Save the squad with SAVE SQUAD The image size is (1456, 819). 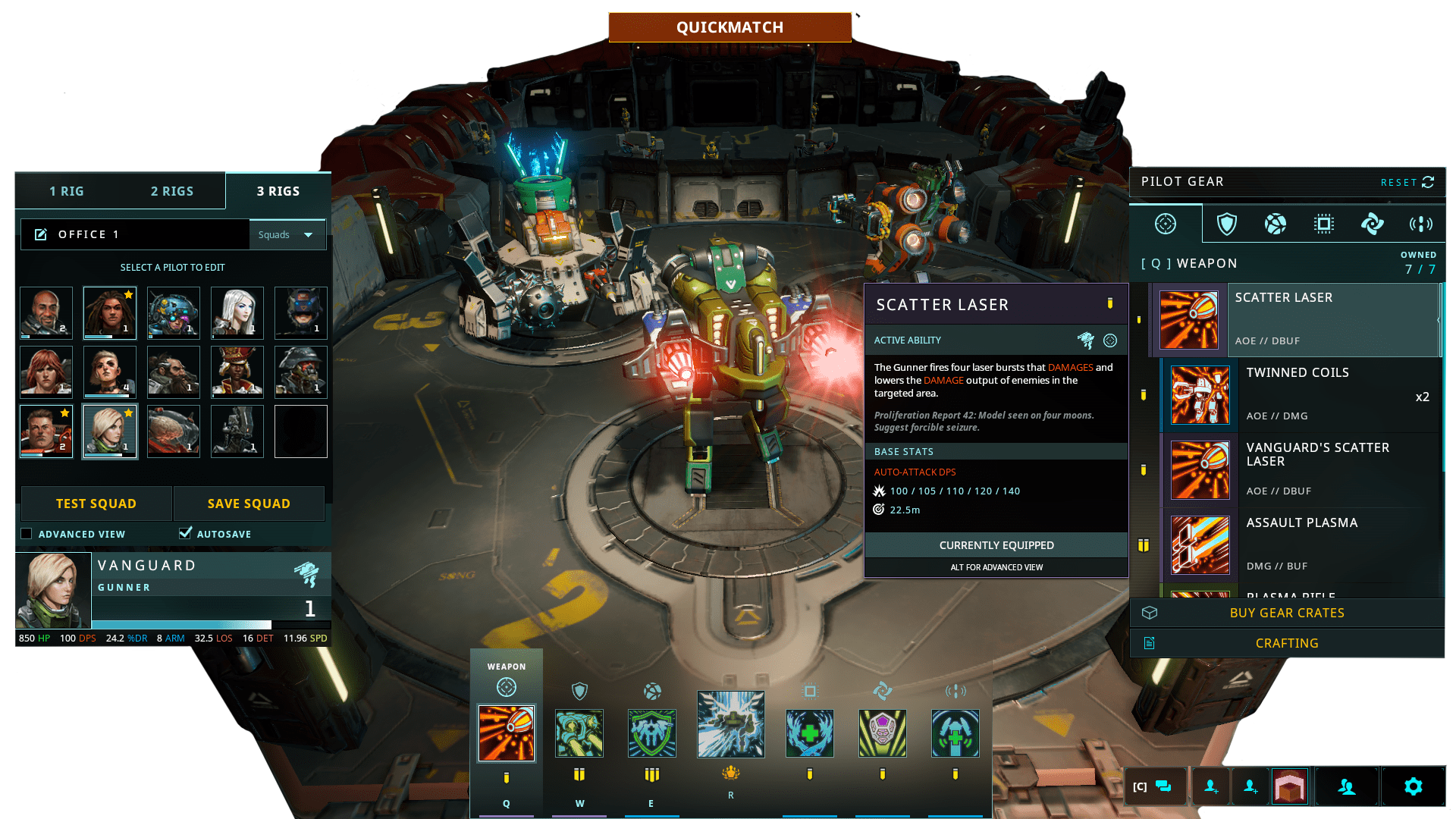[x=249, y=504]
